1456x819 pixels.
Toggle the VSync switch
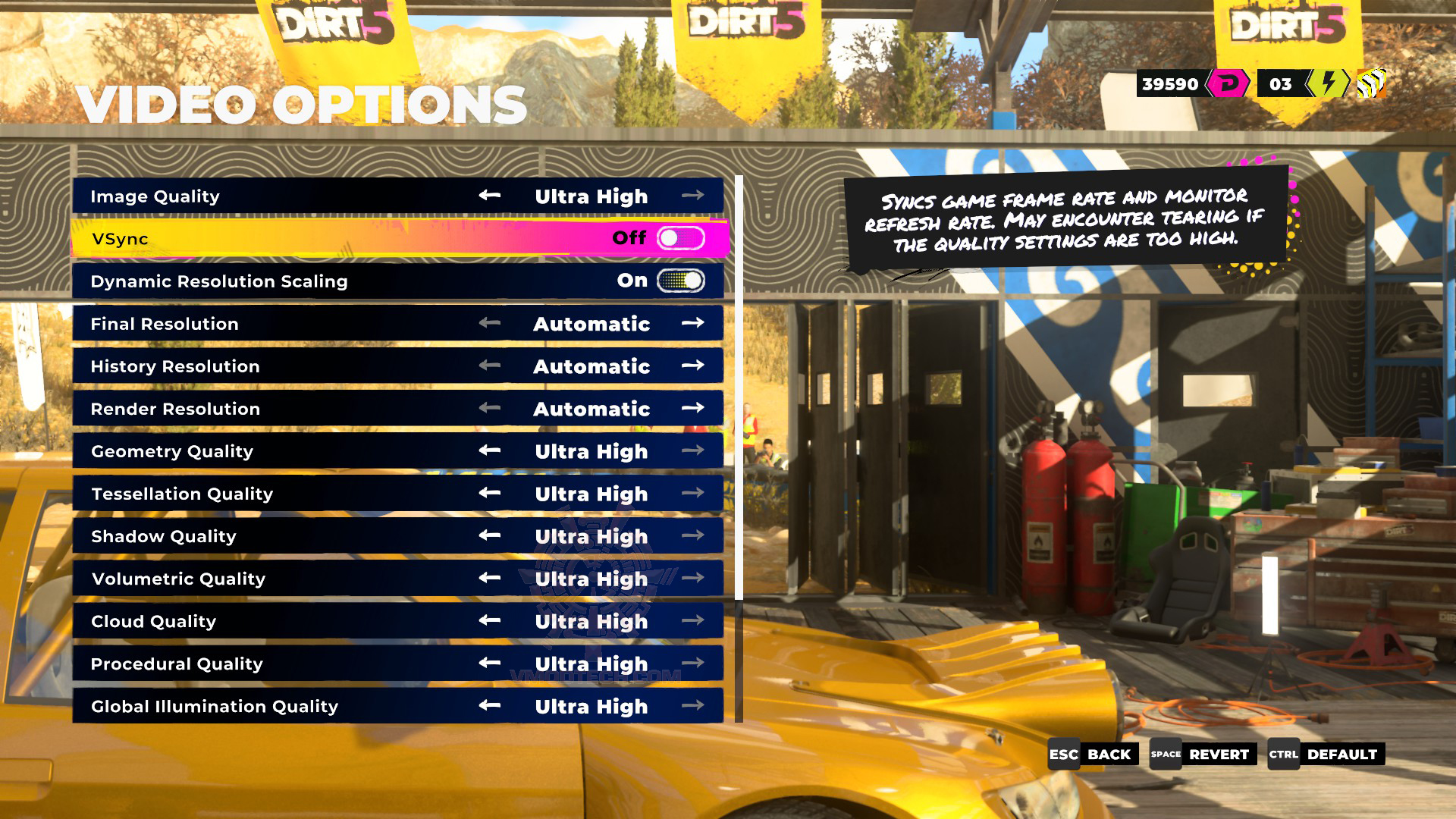[x=680, y=238]
